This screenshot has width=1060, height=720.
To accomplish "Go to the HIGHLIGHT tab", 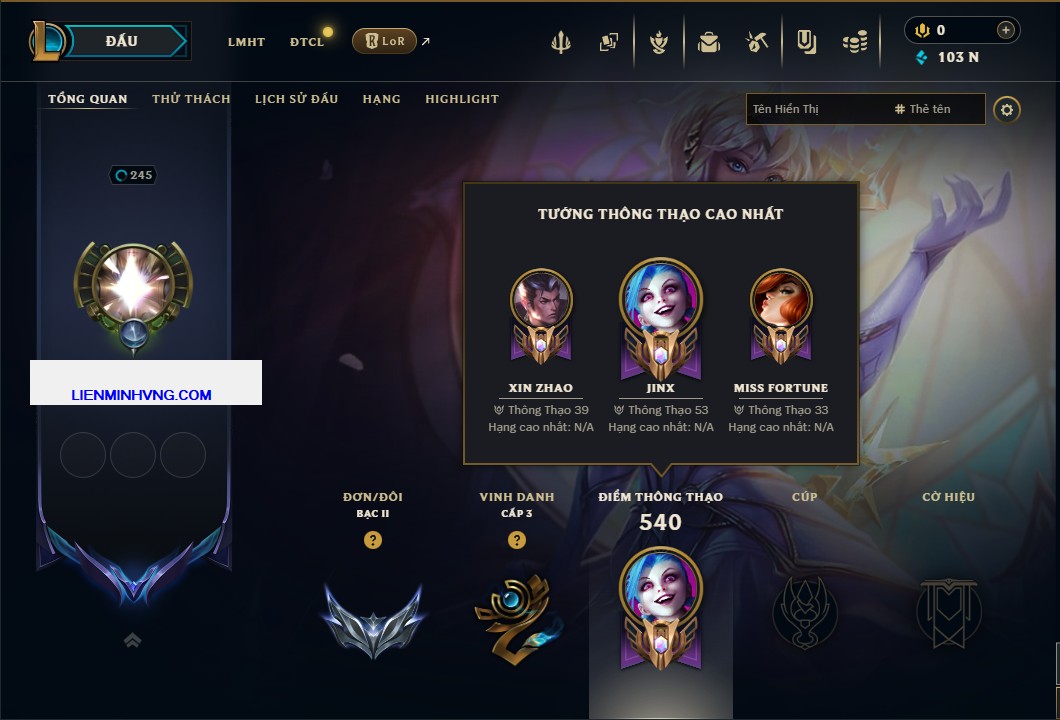I will (462, 99).
